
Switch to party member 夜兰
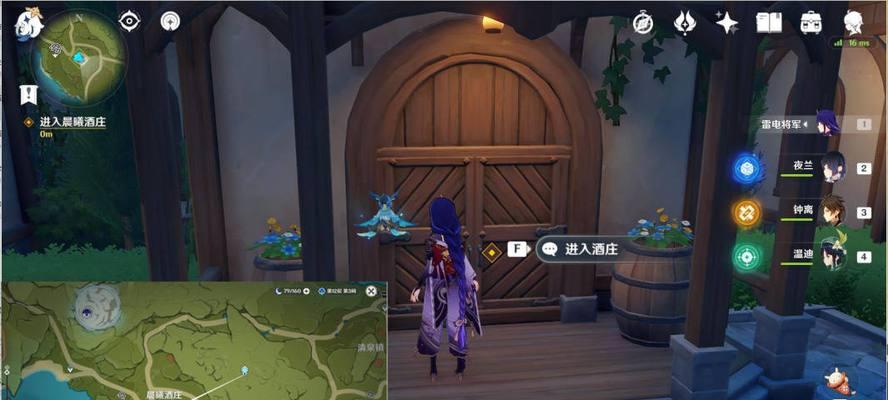pos(834,168)
